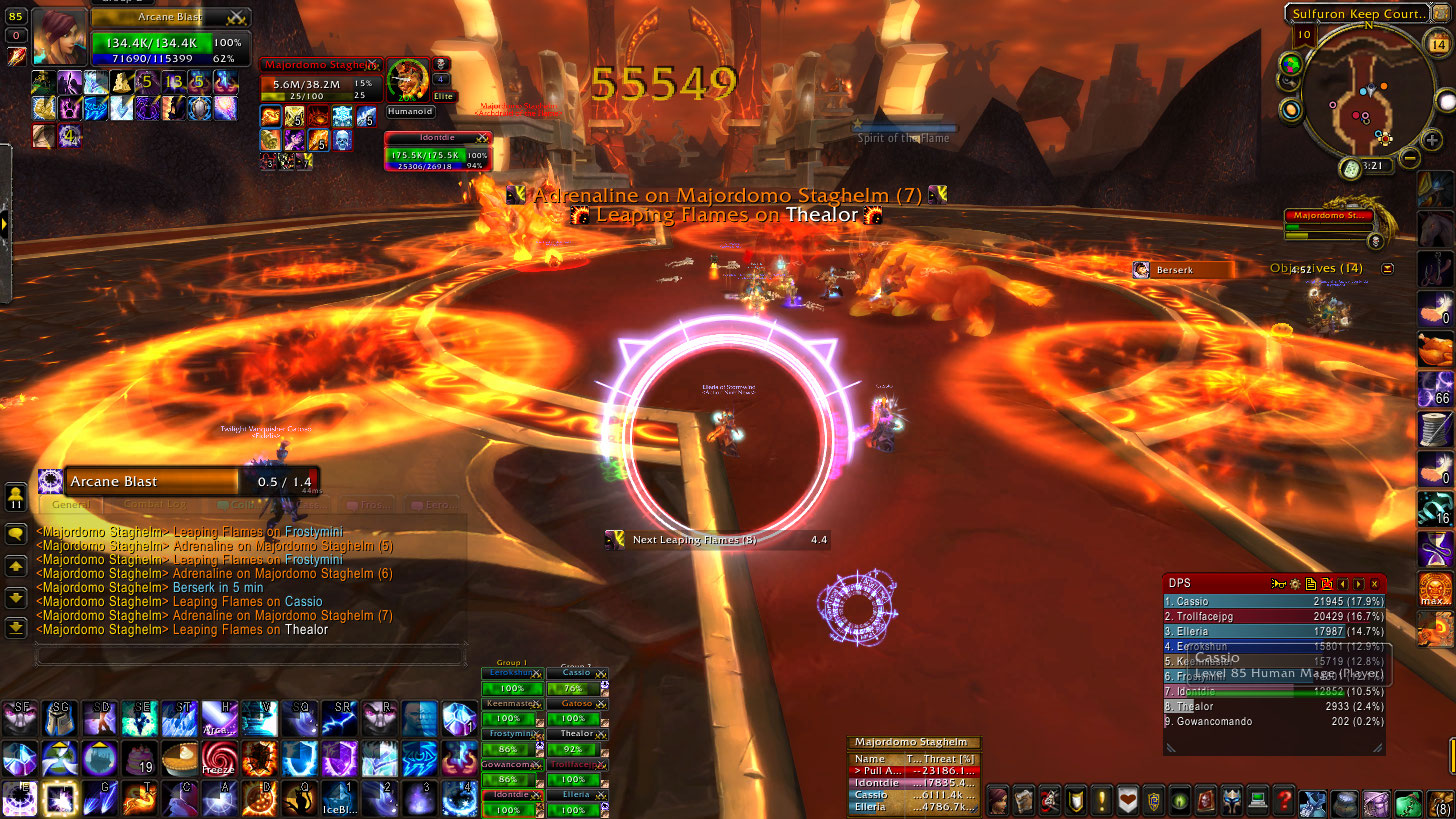Switch to the General chat tab
1456x819 pixels.
click(70, 505)
